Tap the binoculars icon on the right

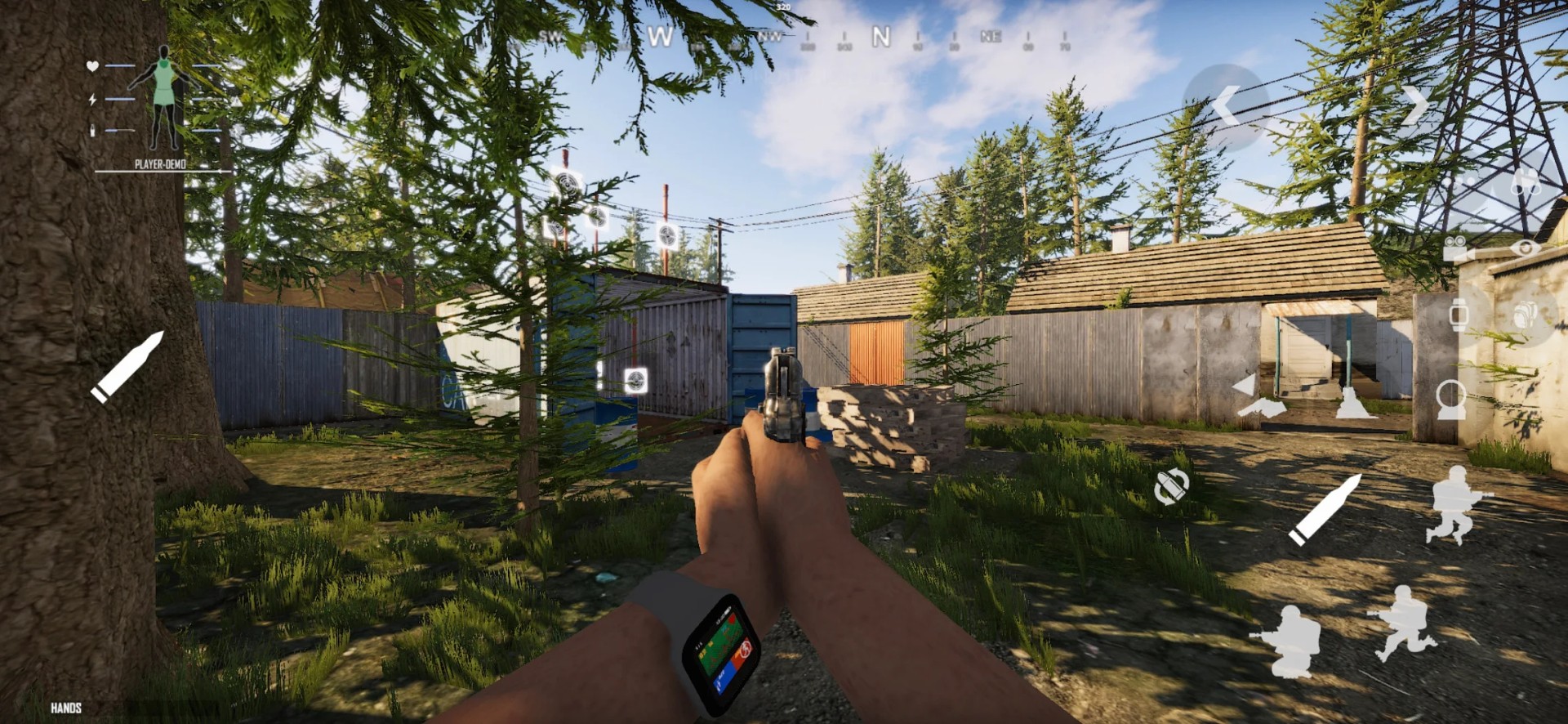[x=1525, y=182]
